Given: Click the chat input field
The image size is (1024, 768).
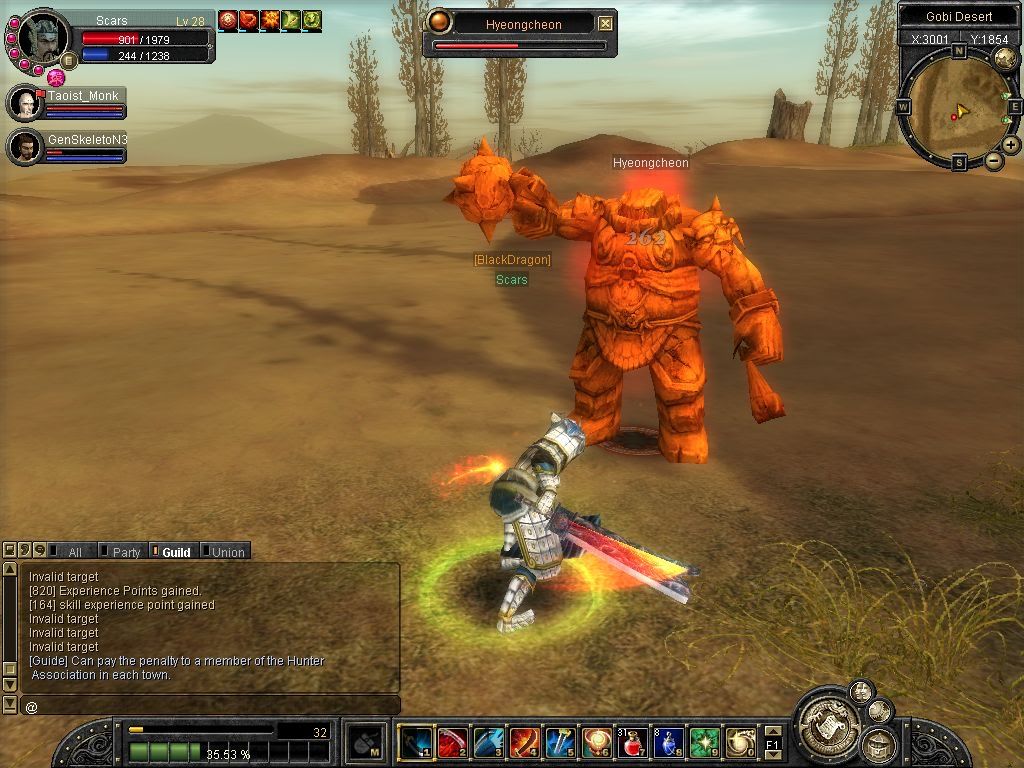Looking at the screenshot, I should tap(210, 706).
